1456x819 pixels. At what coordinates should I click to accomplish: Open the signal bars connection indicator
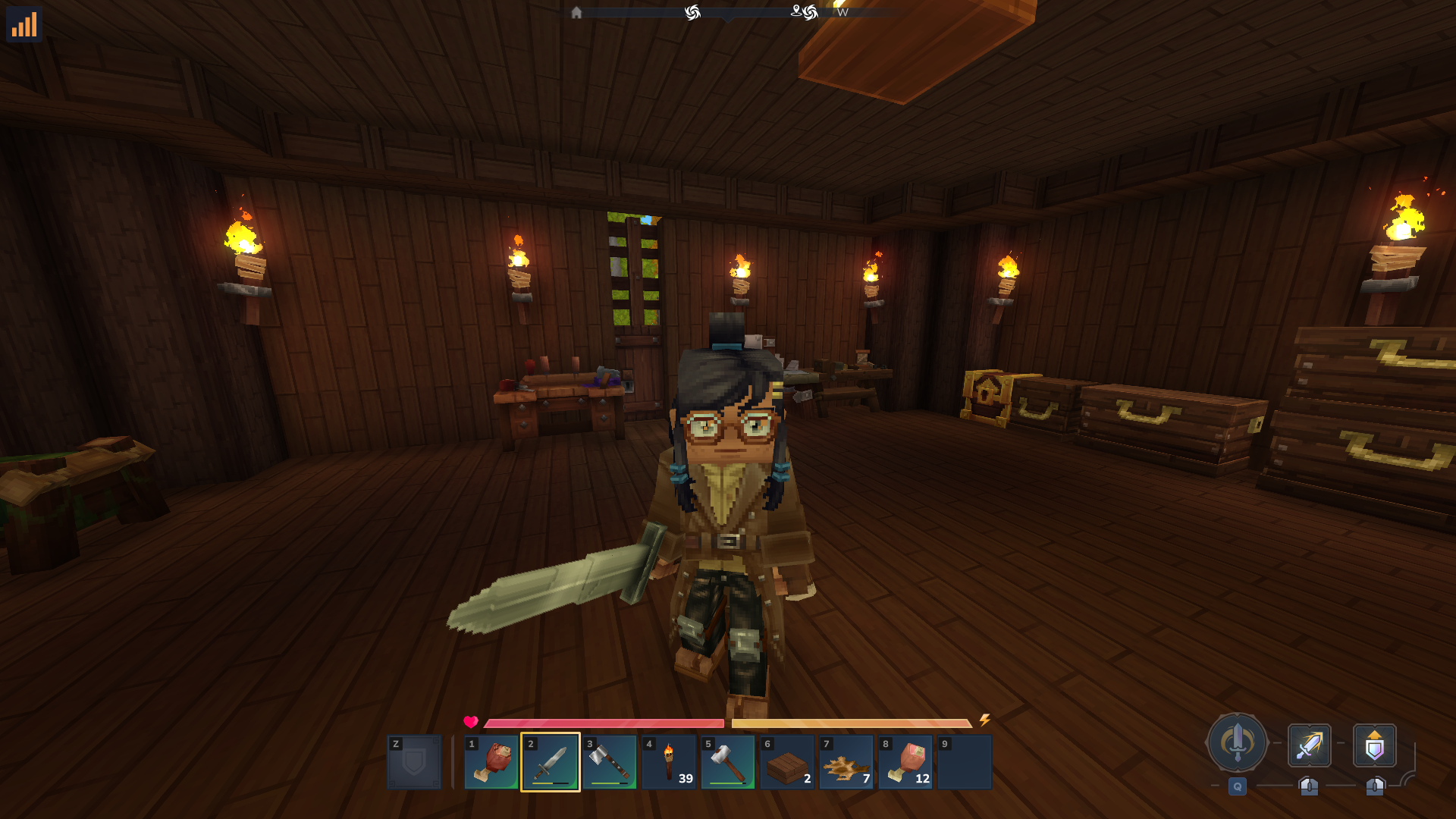coord(24,24)
